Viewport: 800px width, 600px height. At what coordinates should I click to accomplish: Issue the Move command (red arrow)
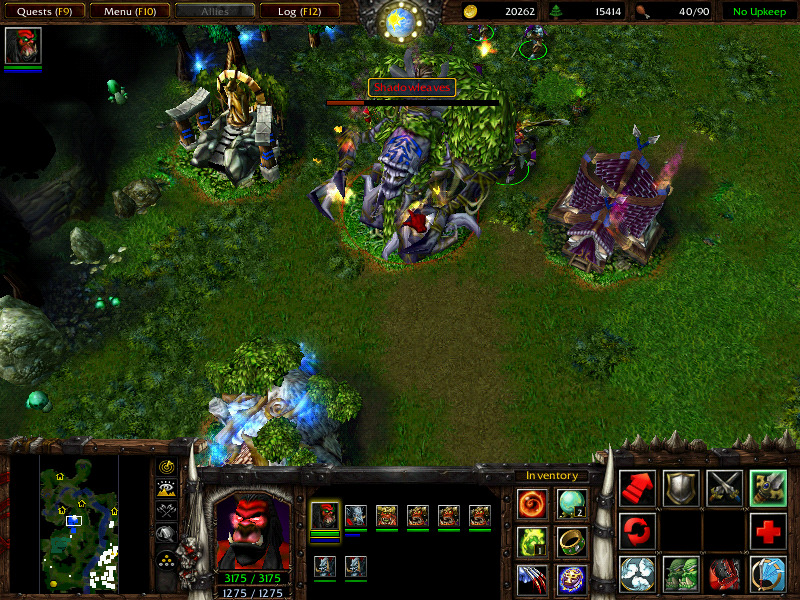click(638, 487)
